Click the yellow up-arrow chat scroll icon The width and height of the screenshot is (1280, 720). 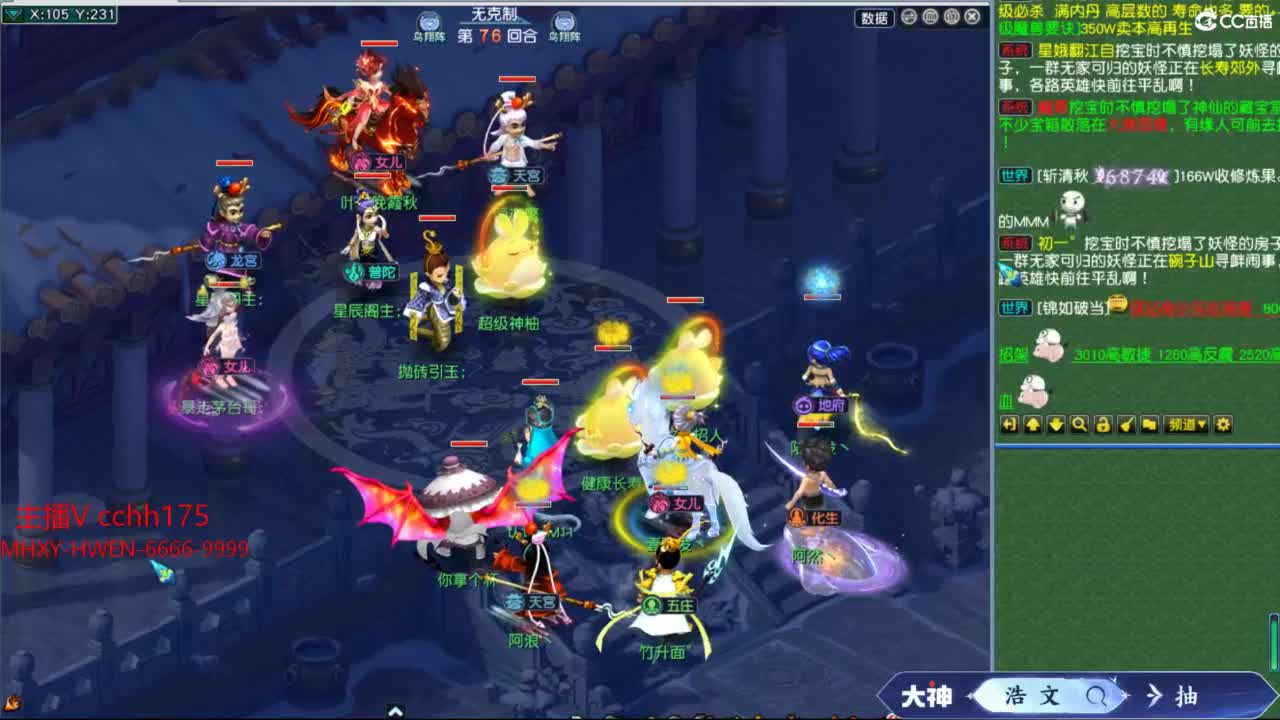pyautogui.click(x=1033, y=425)
